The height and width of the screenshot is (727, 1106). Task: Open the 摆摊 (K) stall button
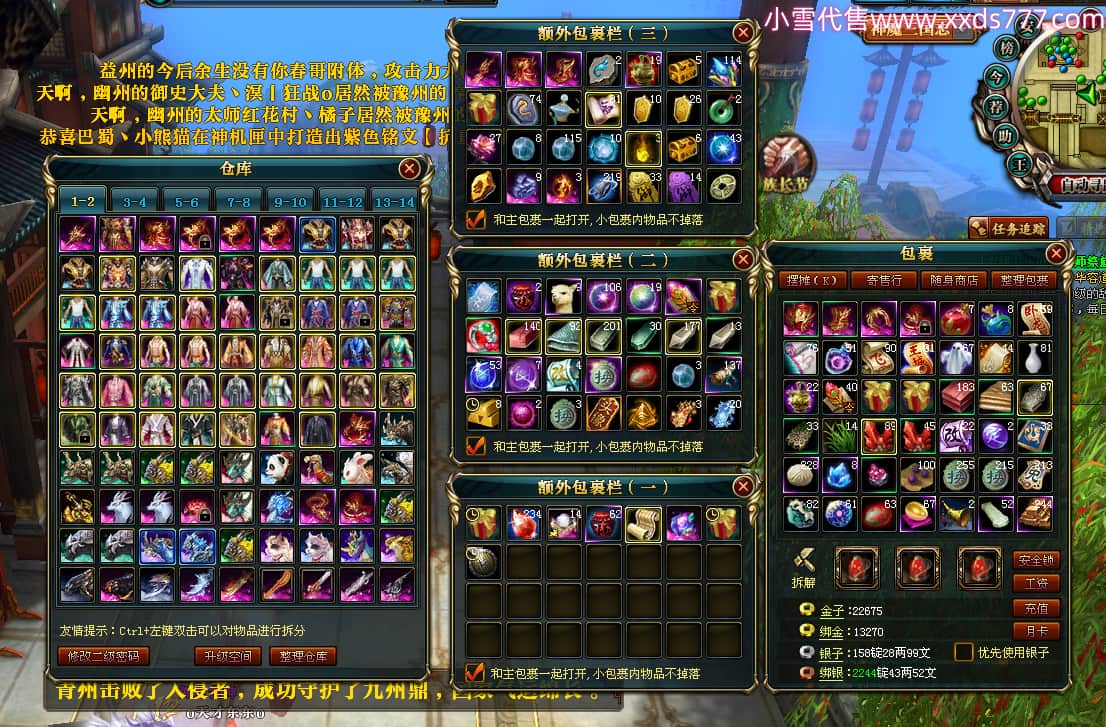tap(812, 281)
